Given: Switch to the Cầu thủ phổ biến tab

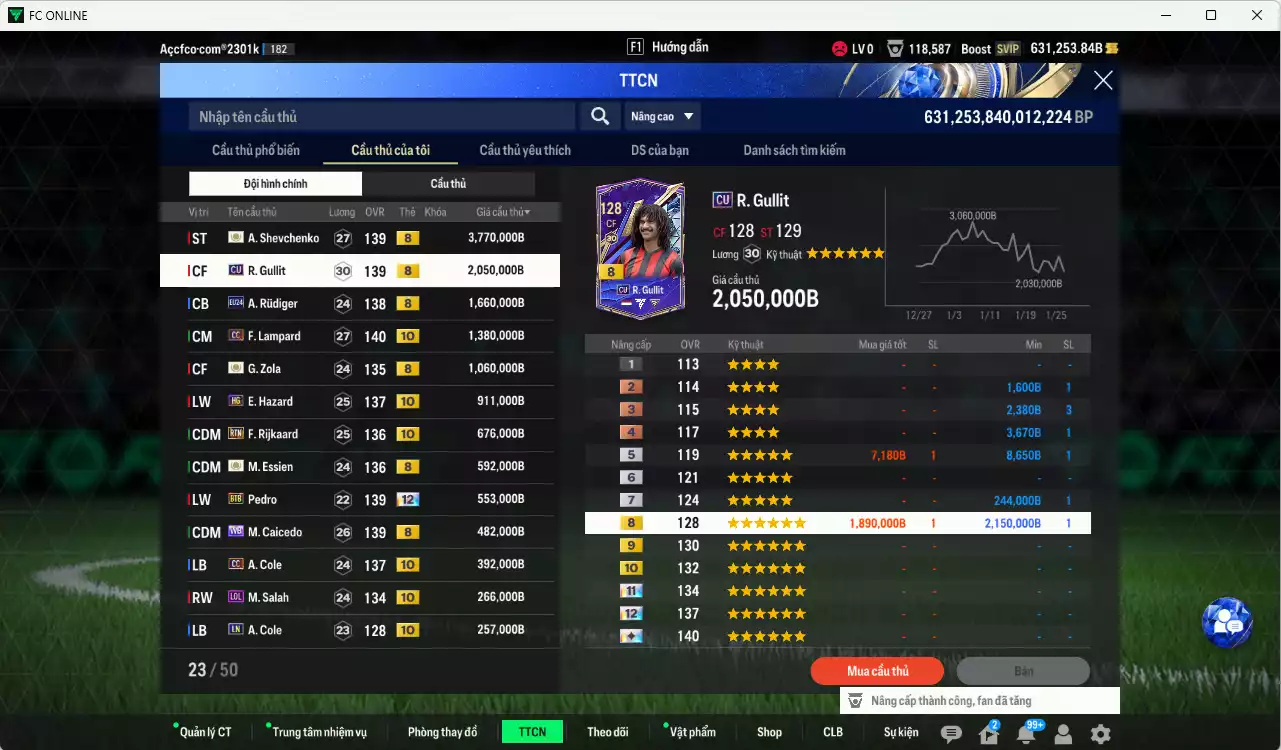Looking at the screenshot, I should click(x=267, y=150).
